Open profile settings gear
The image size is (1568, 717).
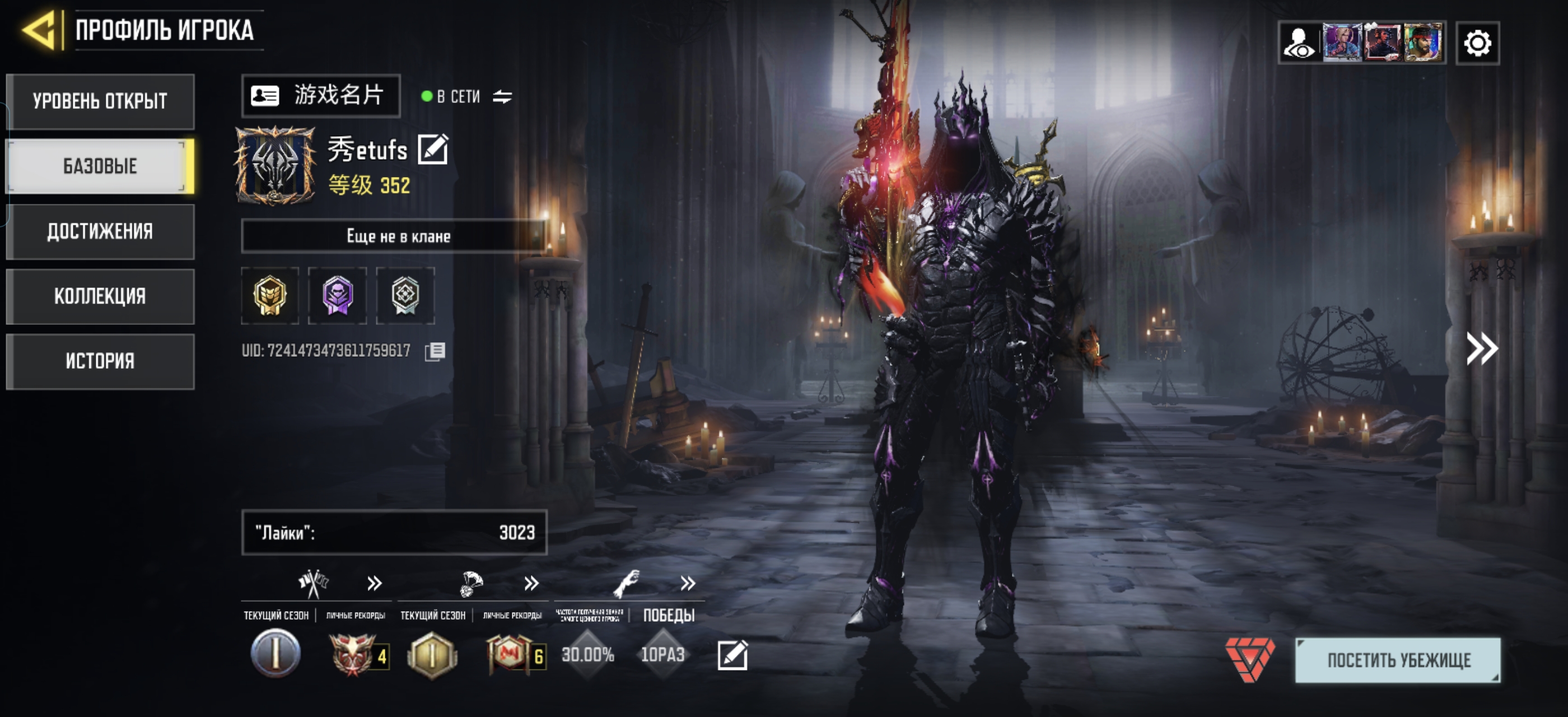point(1477,43)
